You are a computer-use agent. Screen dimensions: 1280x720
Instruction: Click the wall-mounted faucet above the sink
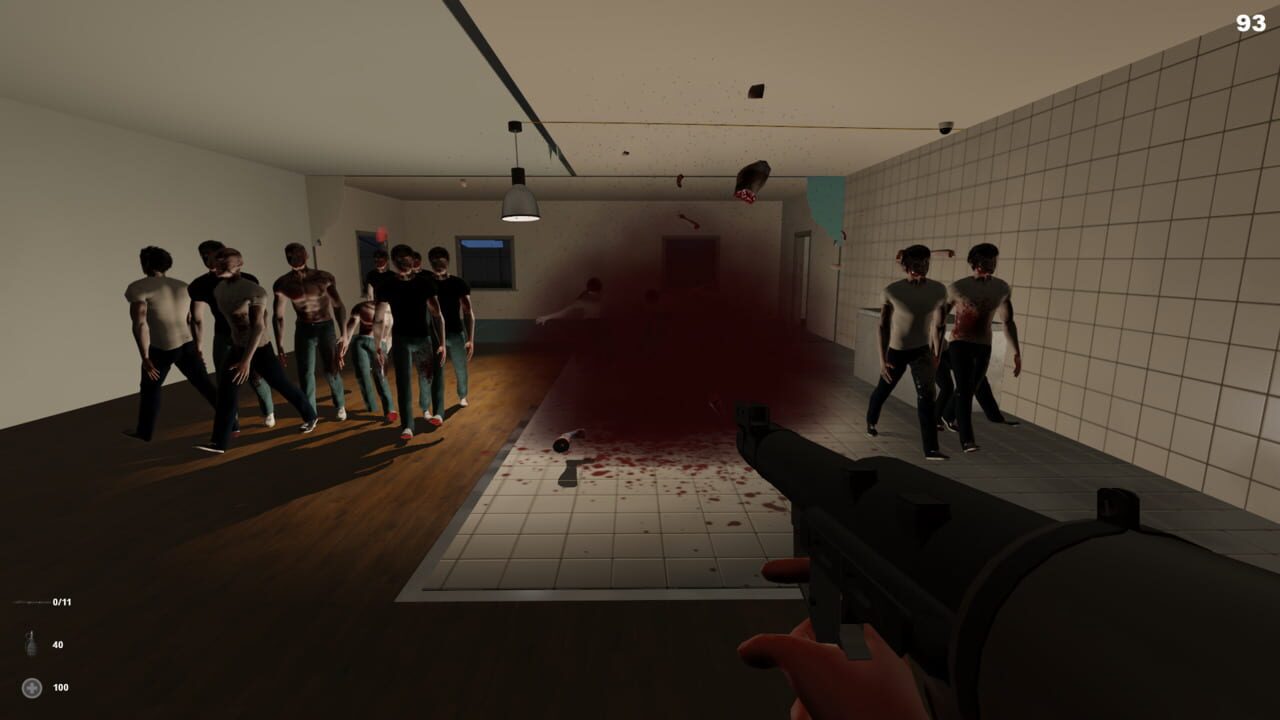(944, 250)
